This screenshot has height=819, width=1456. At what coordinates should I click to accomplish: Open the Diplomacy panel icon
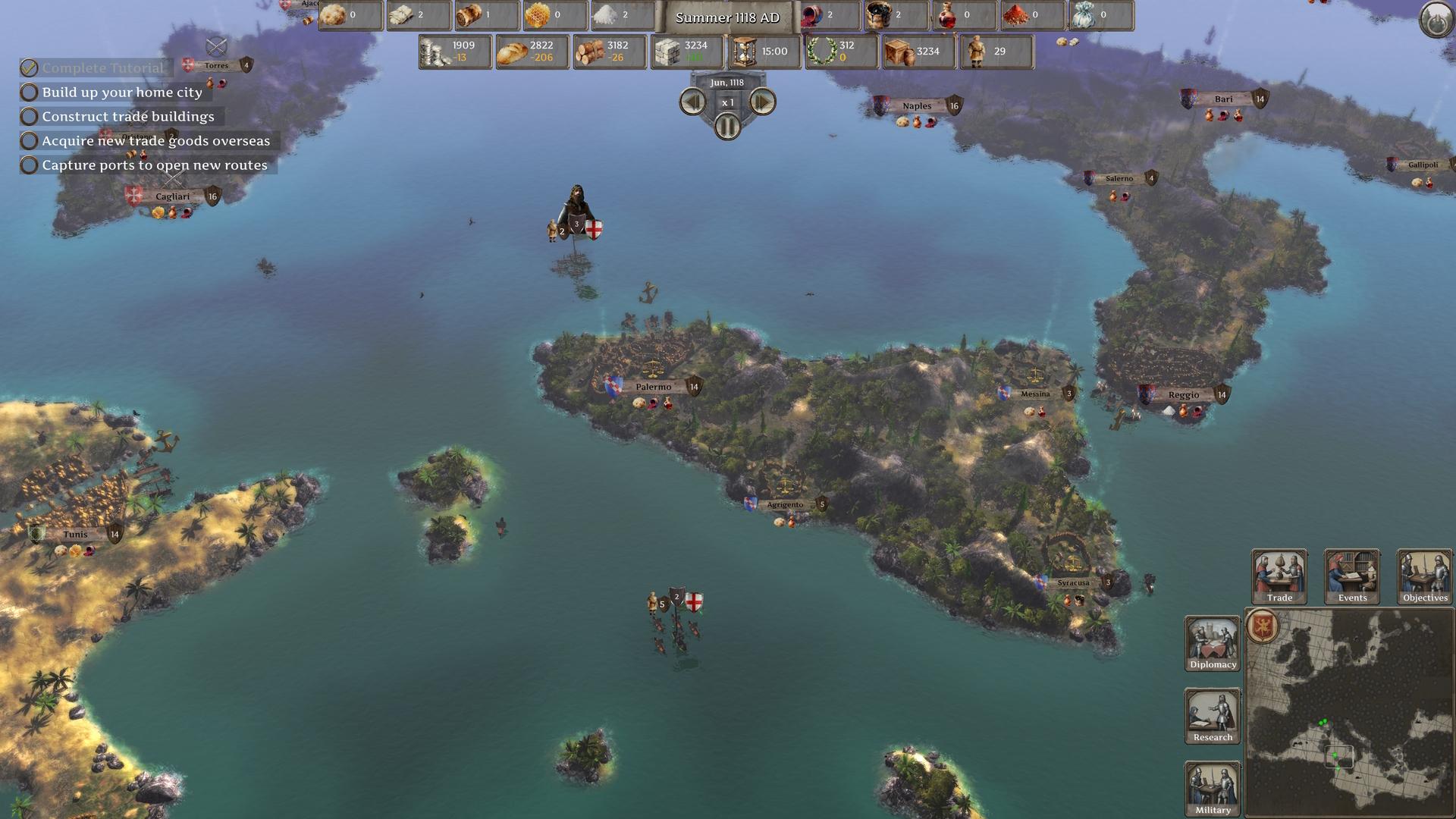coord(1211,641)
